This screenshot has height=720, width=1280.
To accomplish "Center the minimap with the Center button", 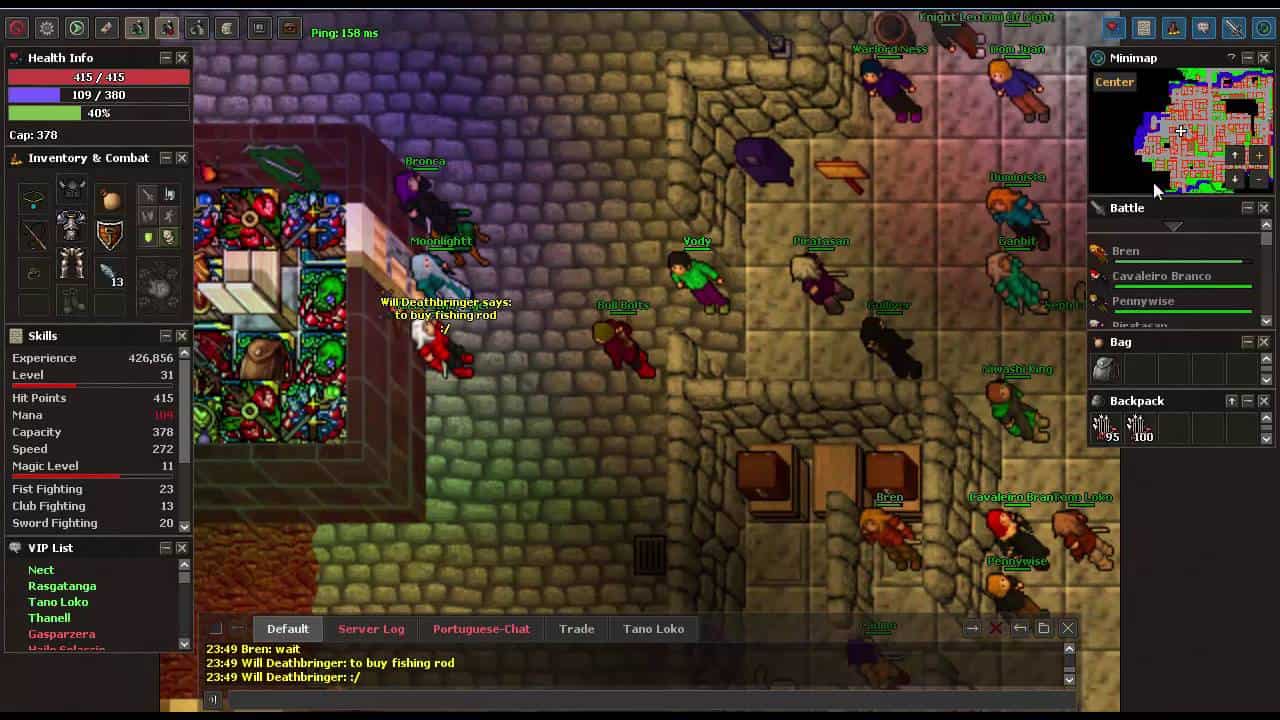I will coord(1114,82).
